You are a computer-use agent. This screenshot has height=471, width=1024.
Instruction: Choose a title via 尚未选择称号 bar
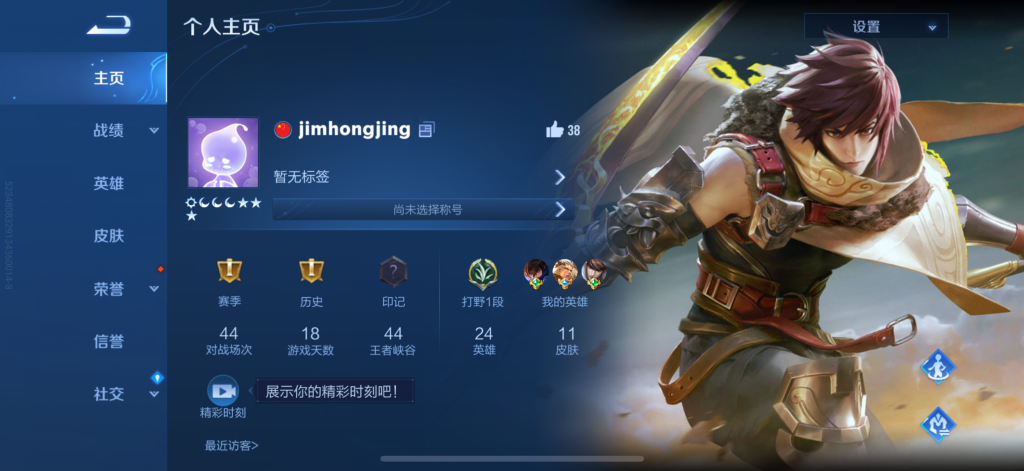[421, 210]
